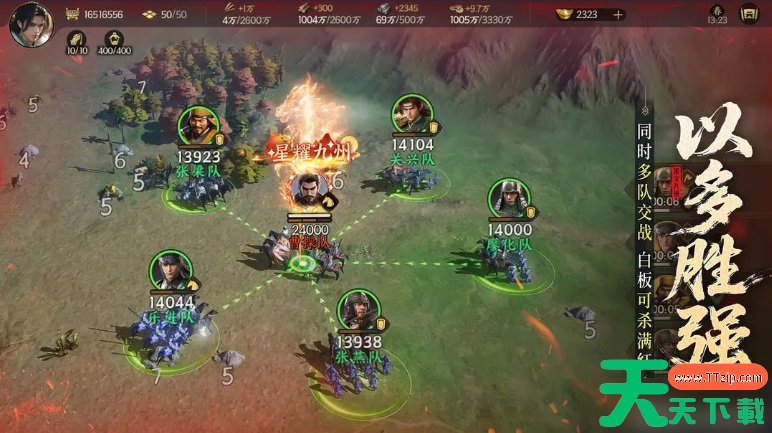Select the central 24000-strength commander portrait
The width and height of the screenshot is (772, 433).
point(307,190)
